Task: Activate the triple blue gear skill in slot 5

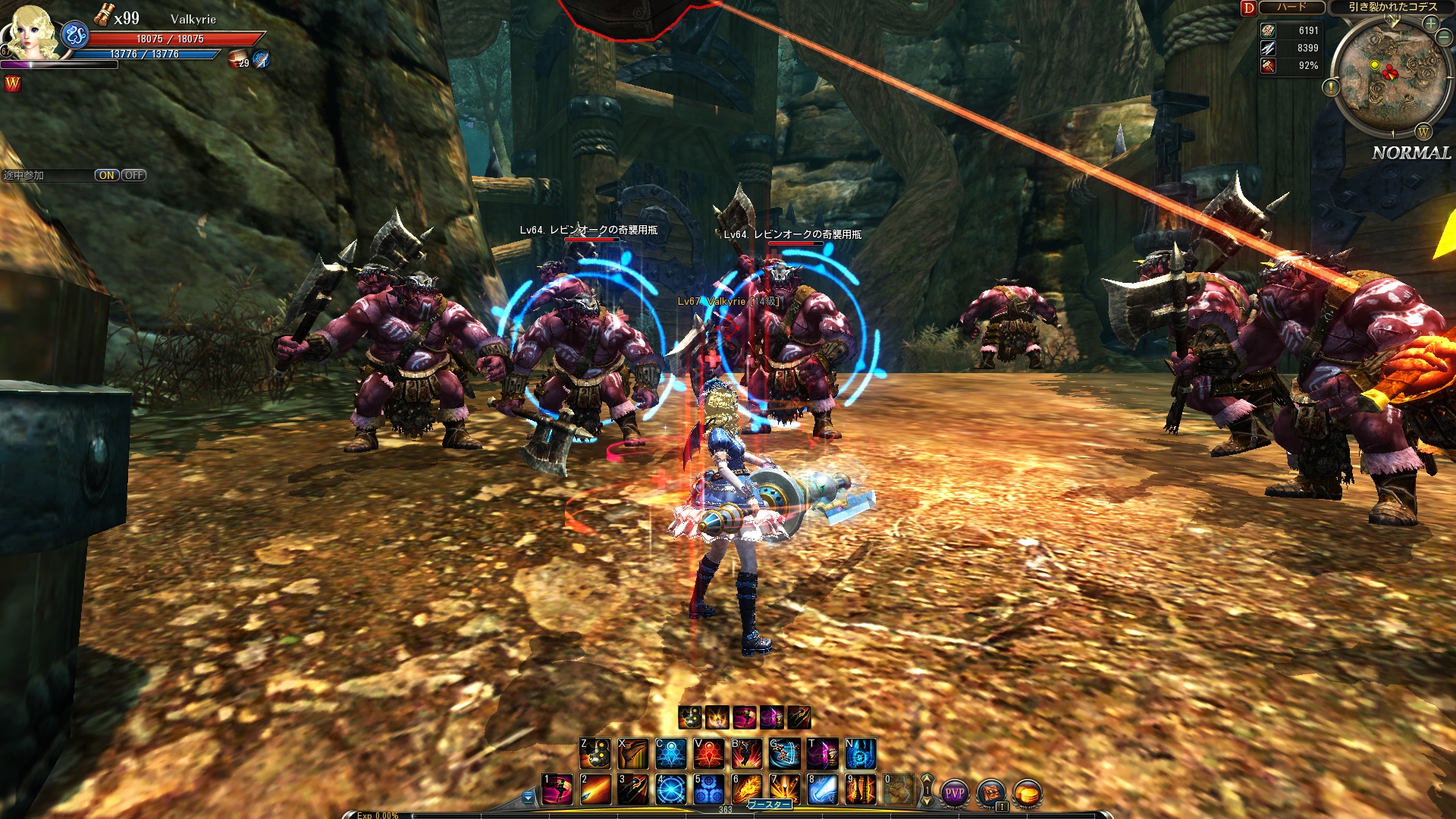Action: pyautogui.click(x=708, y=789)
